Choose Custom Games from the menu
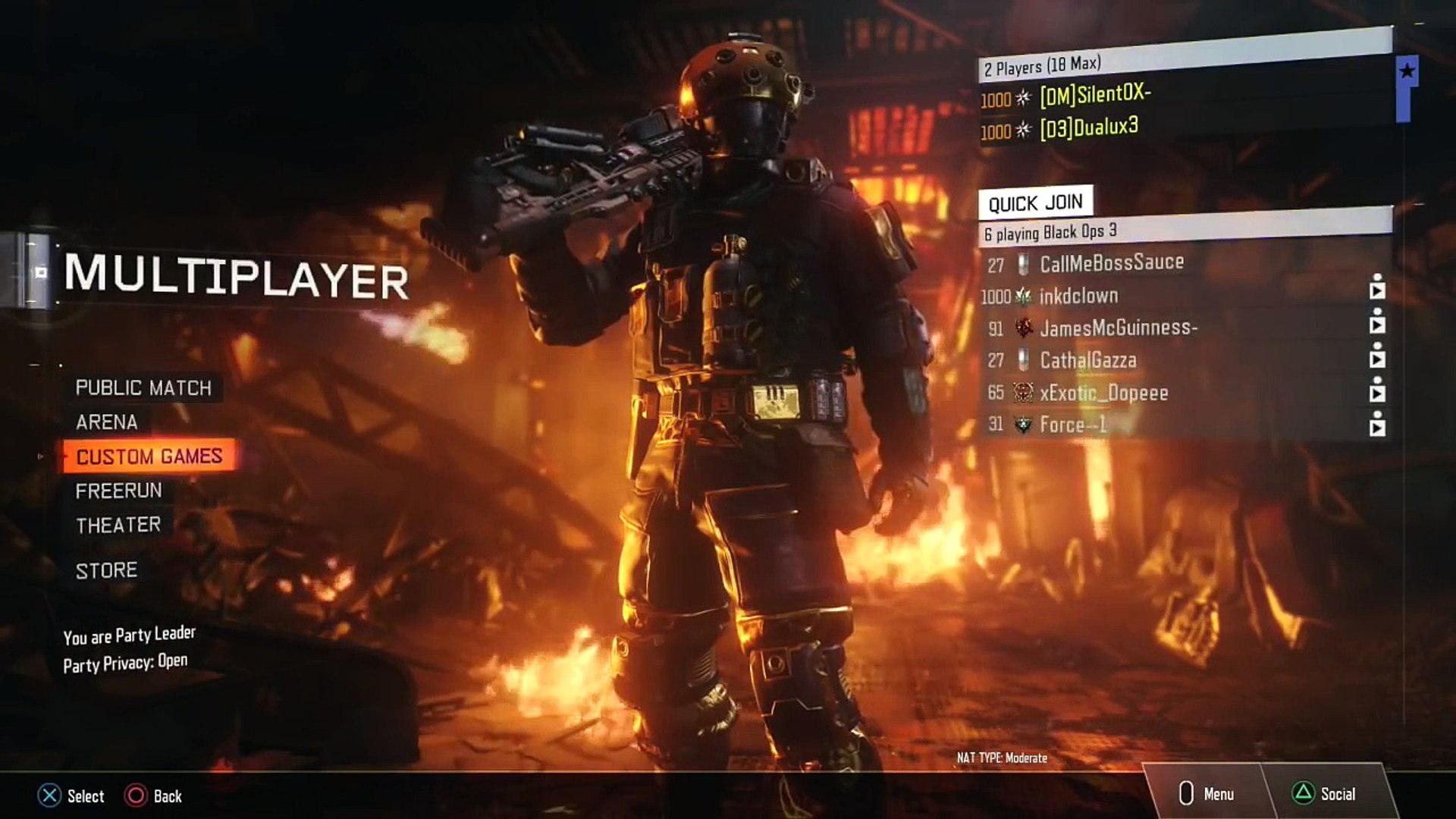The width and height of the screenshot is (1456, 819). [x=149, y=457]
